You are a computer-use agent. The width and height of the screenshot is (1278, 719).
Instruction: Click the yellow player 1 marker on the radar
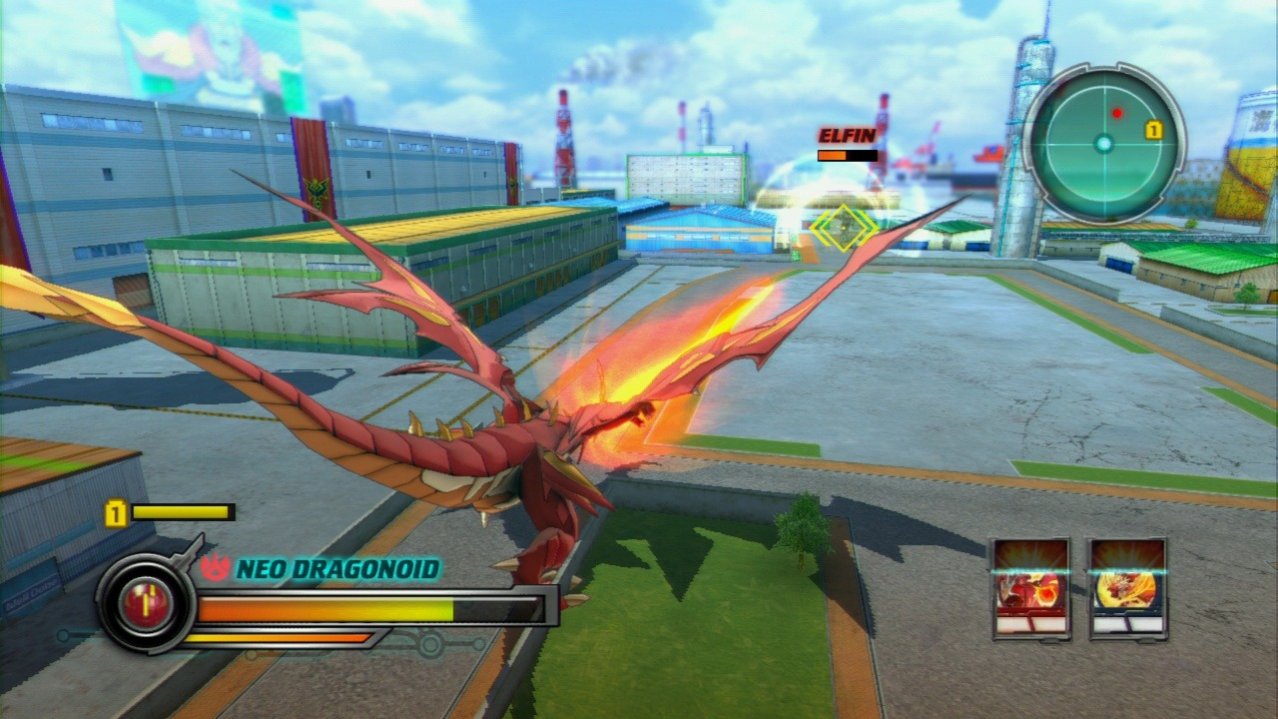[1153, 129]
